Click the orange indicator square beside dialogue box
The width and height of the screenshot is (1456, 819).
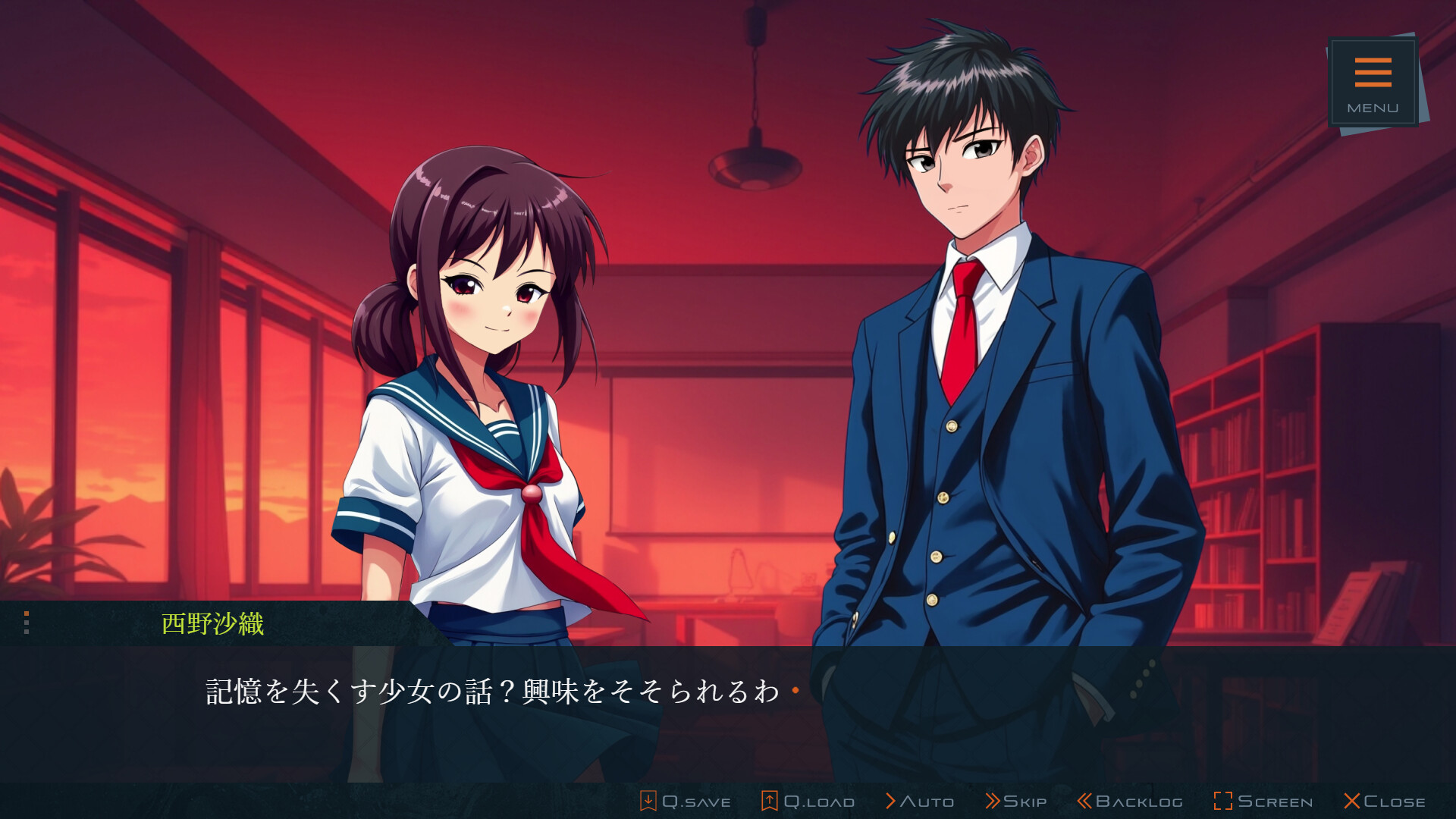[27, 613]
